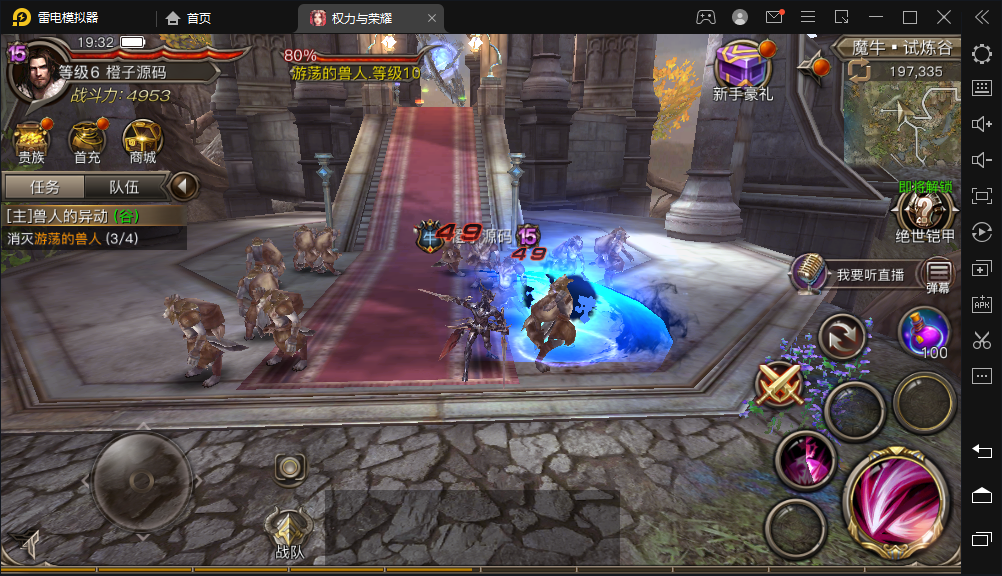Close the 权力与荣耀 emulator tab
1002x576 pixels.
pos(430,18)
